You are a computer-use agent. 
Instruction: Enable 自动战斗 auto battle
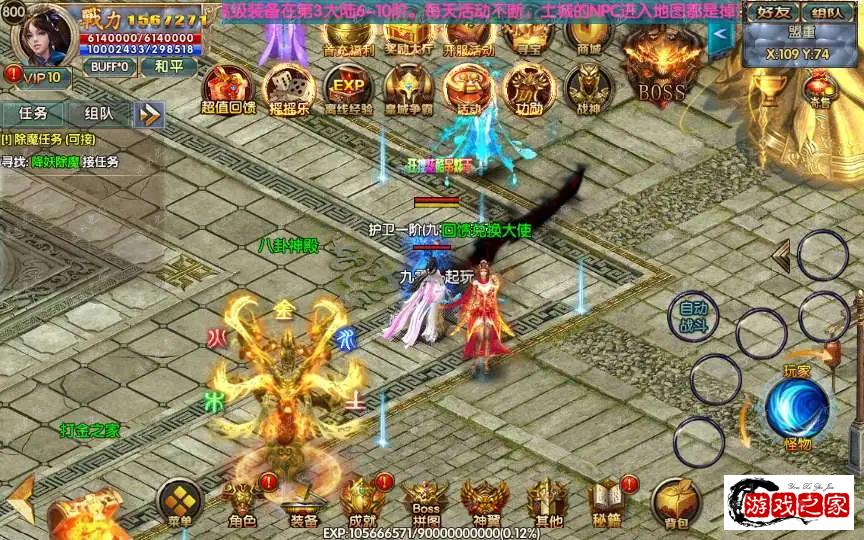(692, 316)
